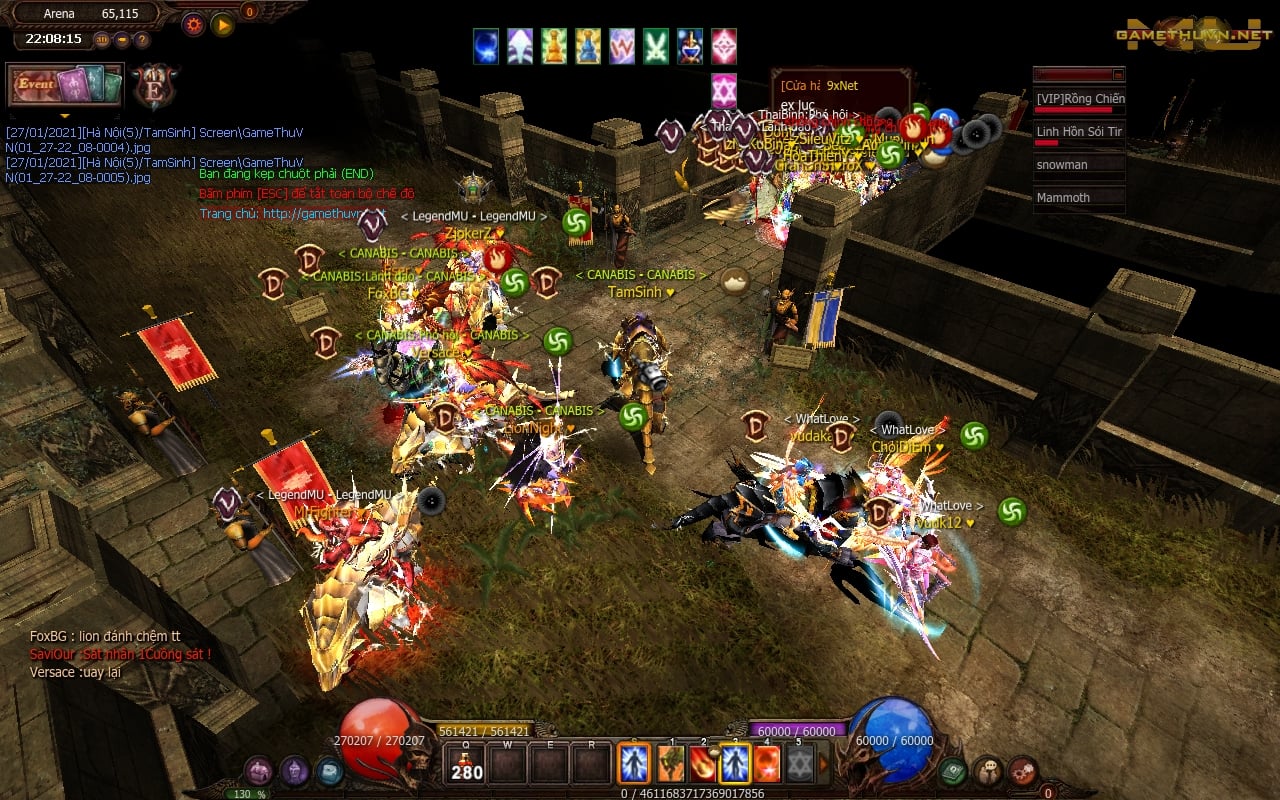1280x800 pixels.
Task: Click the question mark help button
Action: (x=142, y=40)
